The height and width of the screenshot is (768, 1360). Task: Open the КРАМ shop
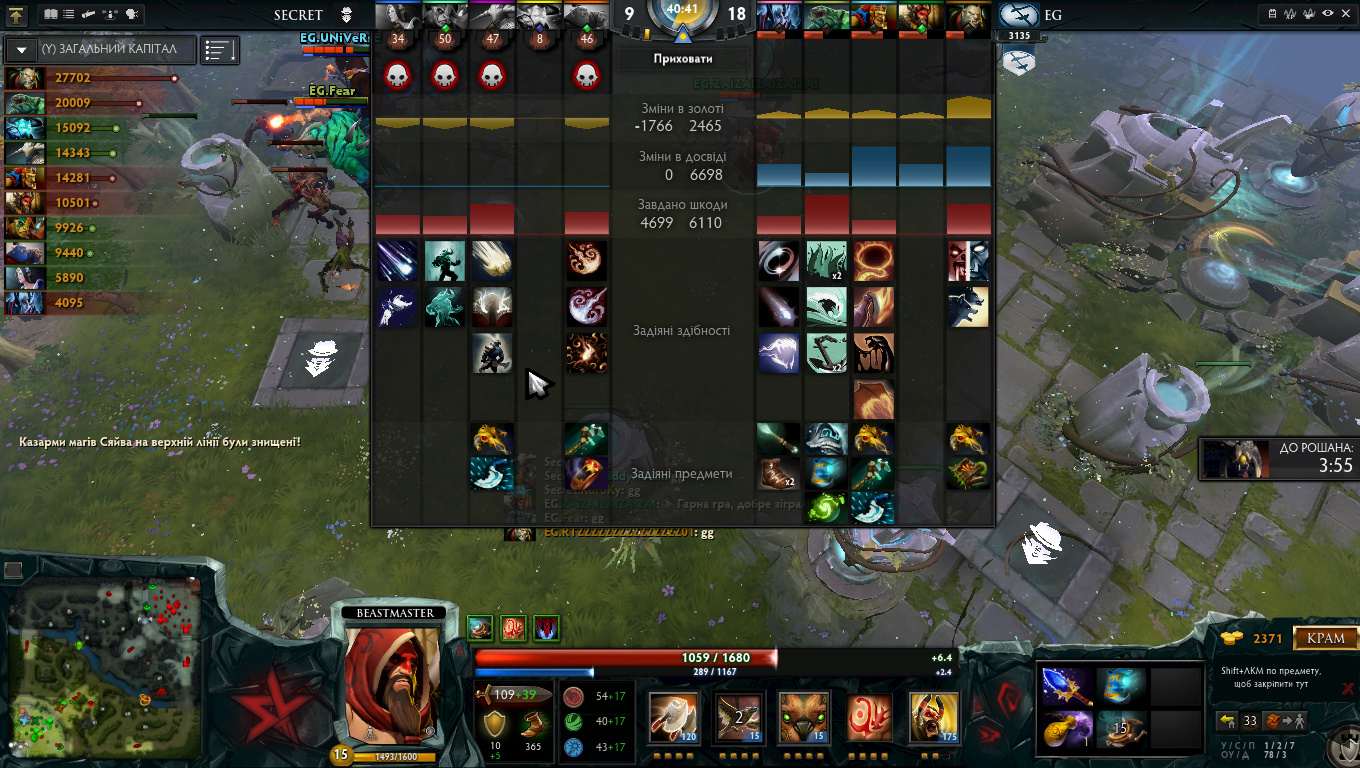point(1327,638)
